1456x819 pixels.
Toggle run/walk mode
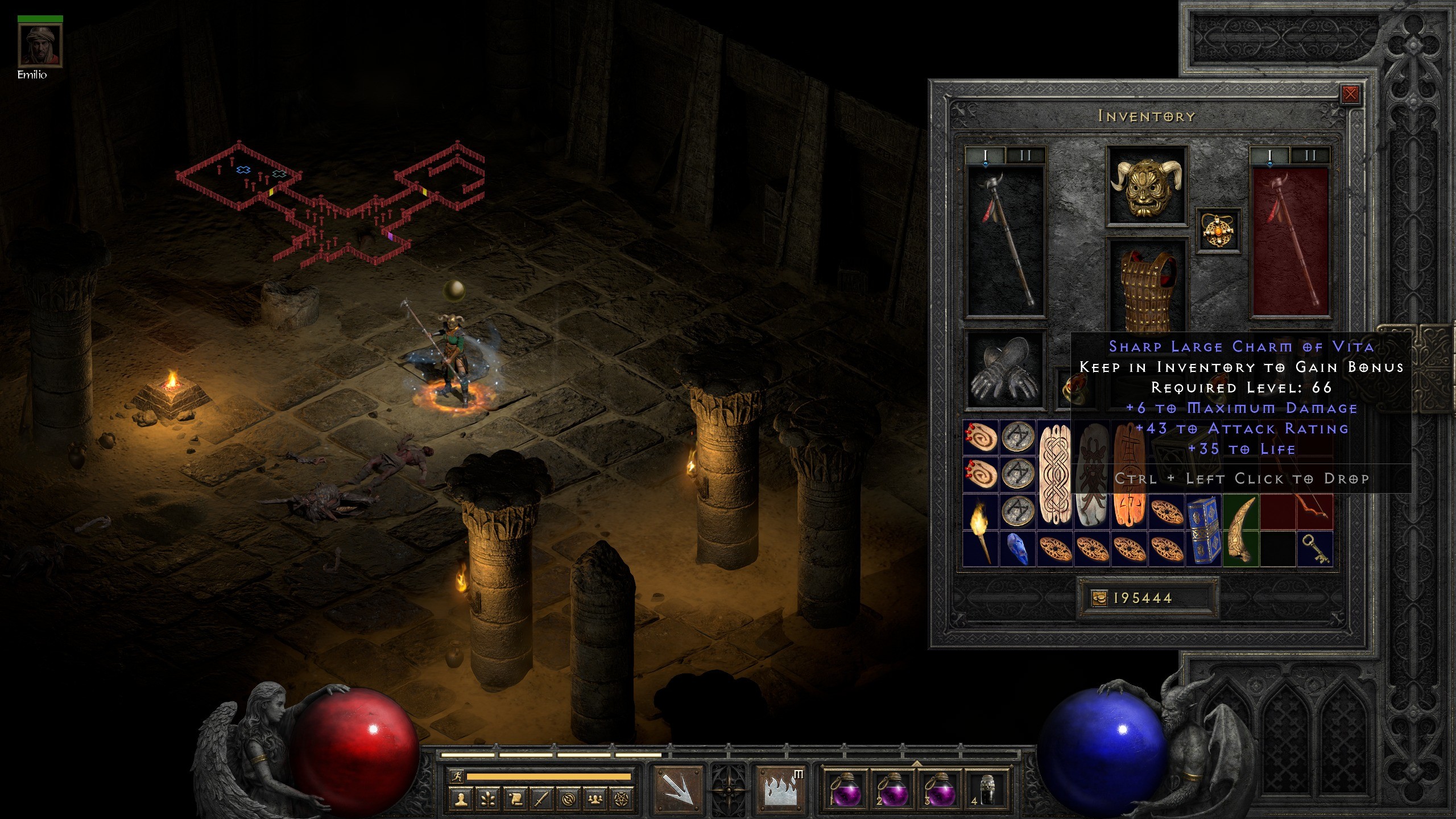click(457, 776)
